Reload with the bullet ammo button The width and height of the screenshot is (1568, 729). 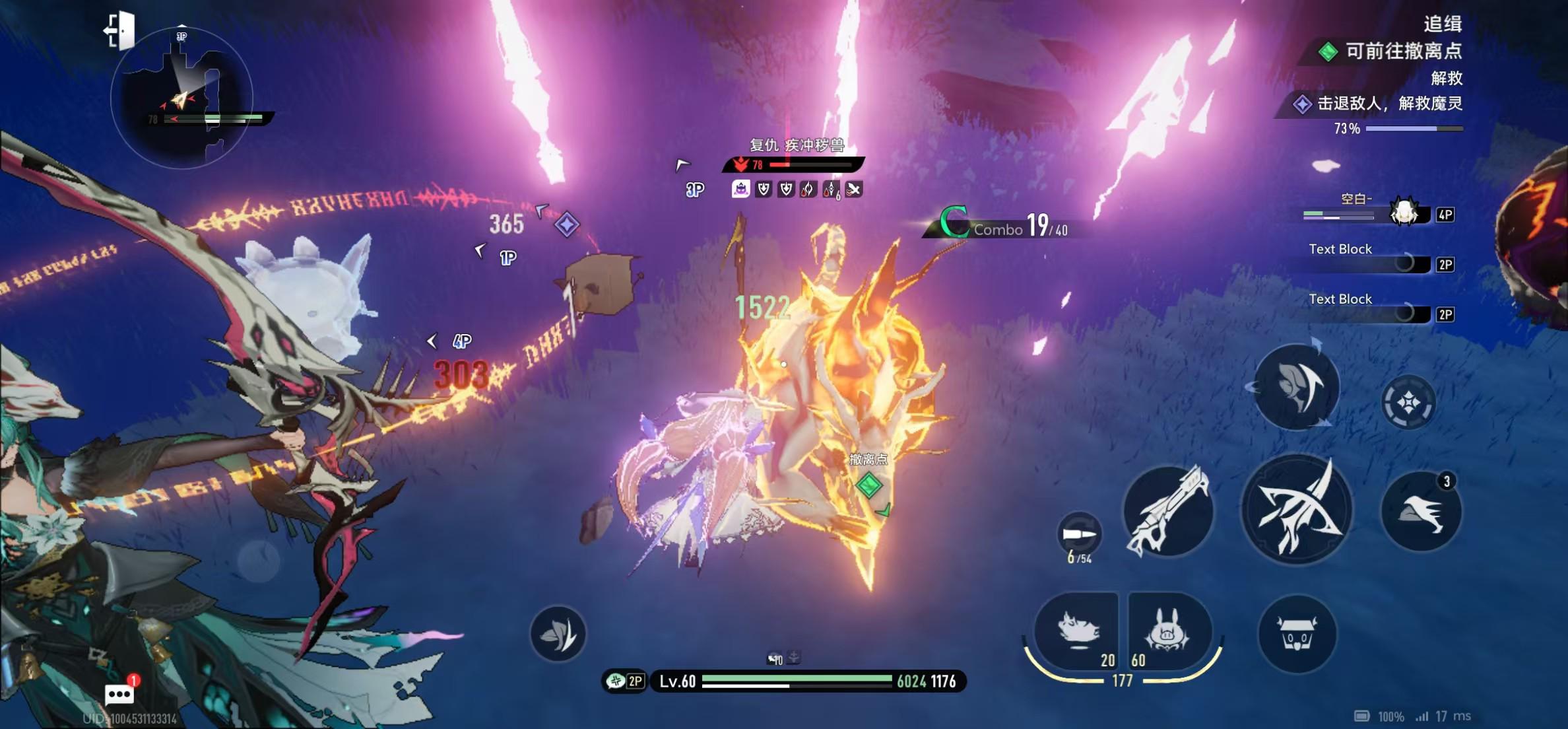click(1079, 534)
